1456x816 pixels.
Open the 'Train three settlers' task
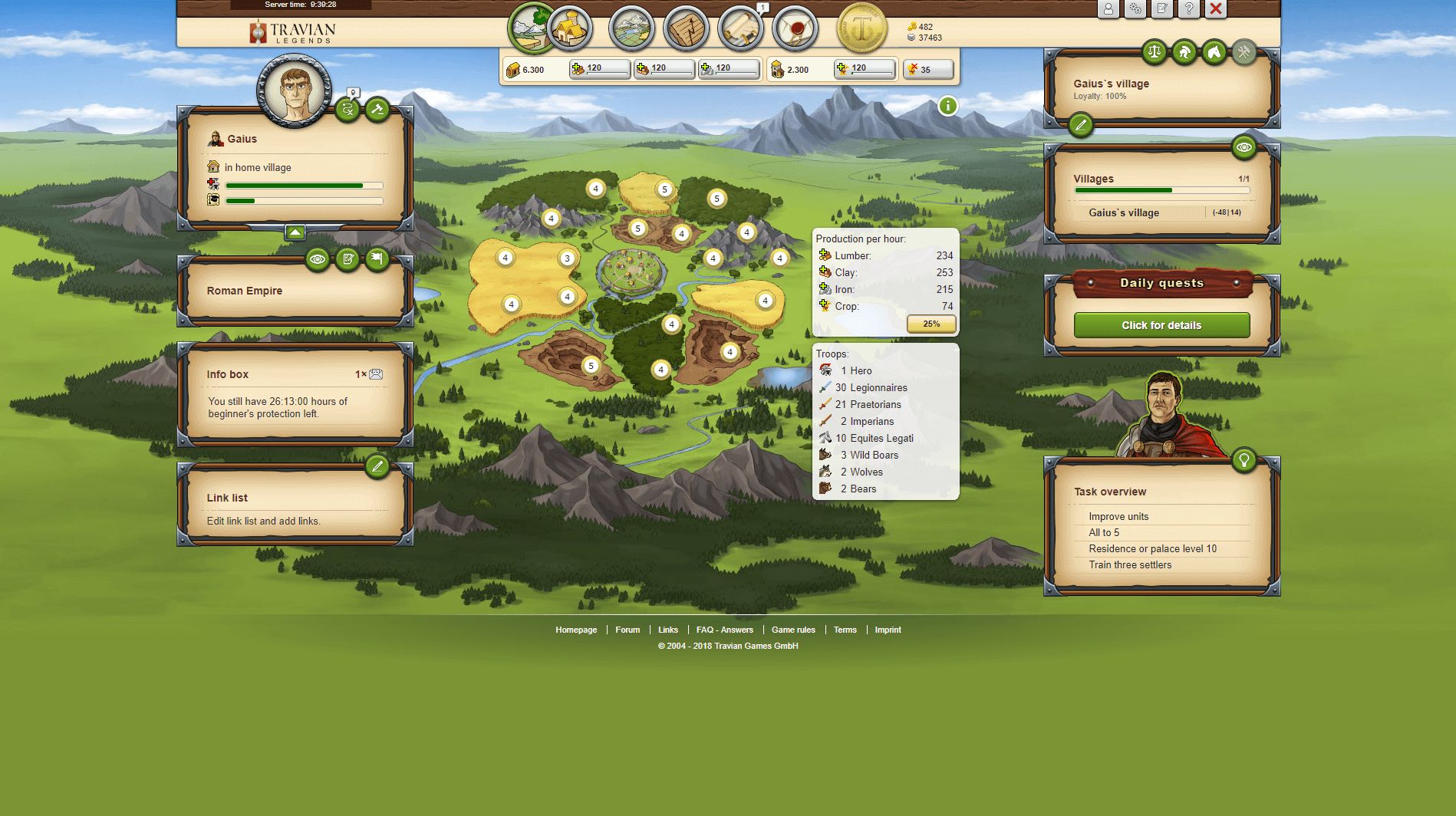point(1130,565)
